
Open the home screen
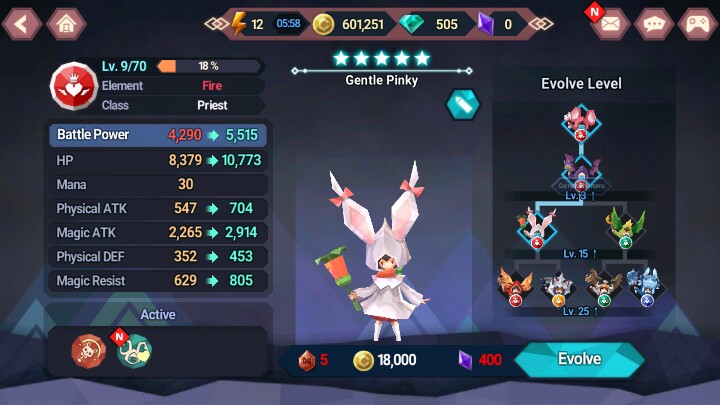tap(66, 23)
